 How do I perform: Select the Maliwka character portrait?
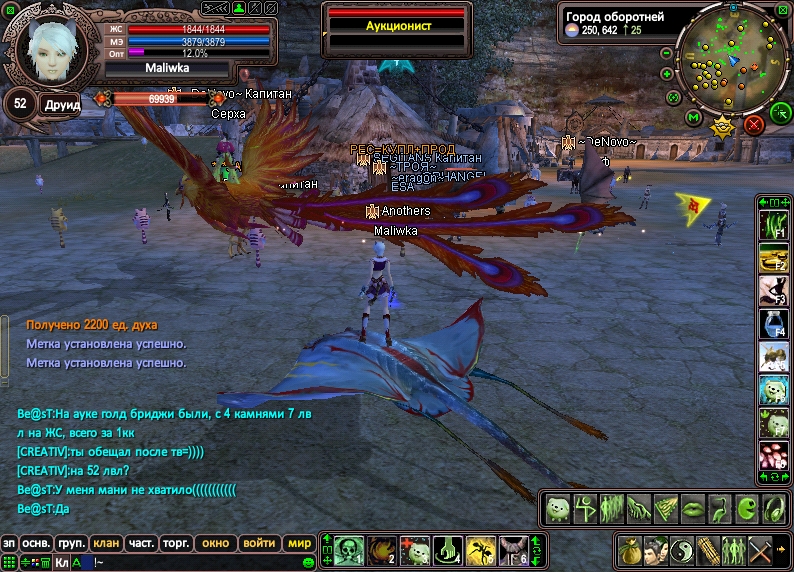coord(46,49)
